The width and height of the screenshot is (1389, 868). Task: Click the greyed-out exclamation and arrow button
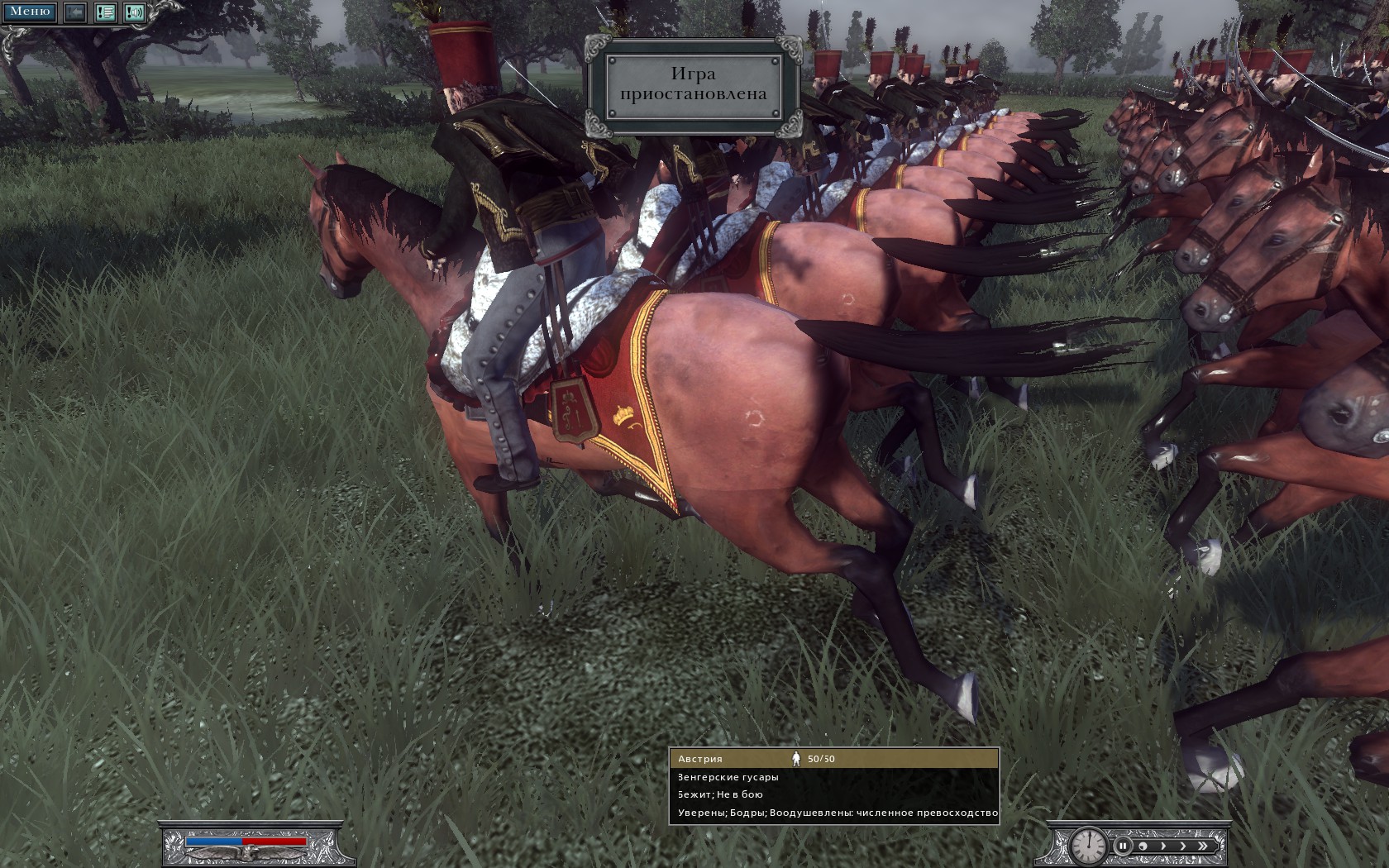76,12
